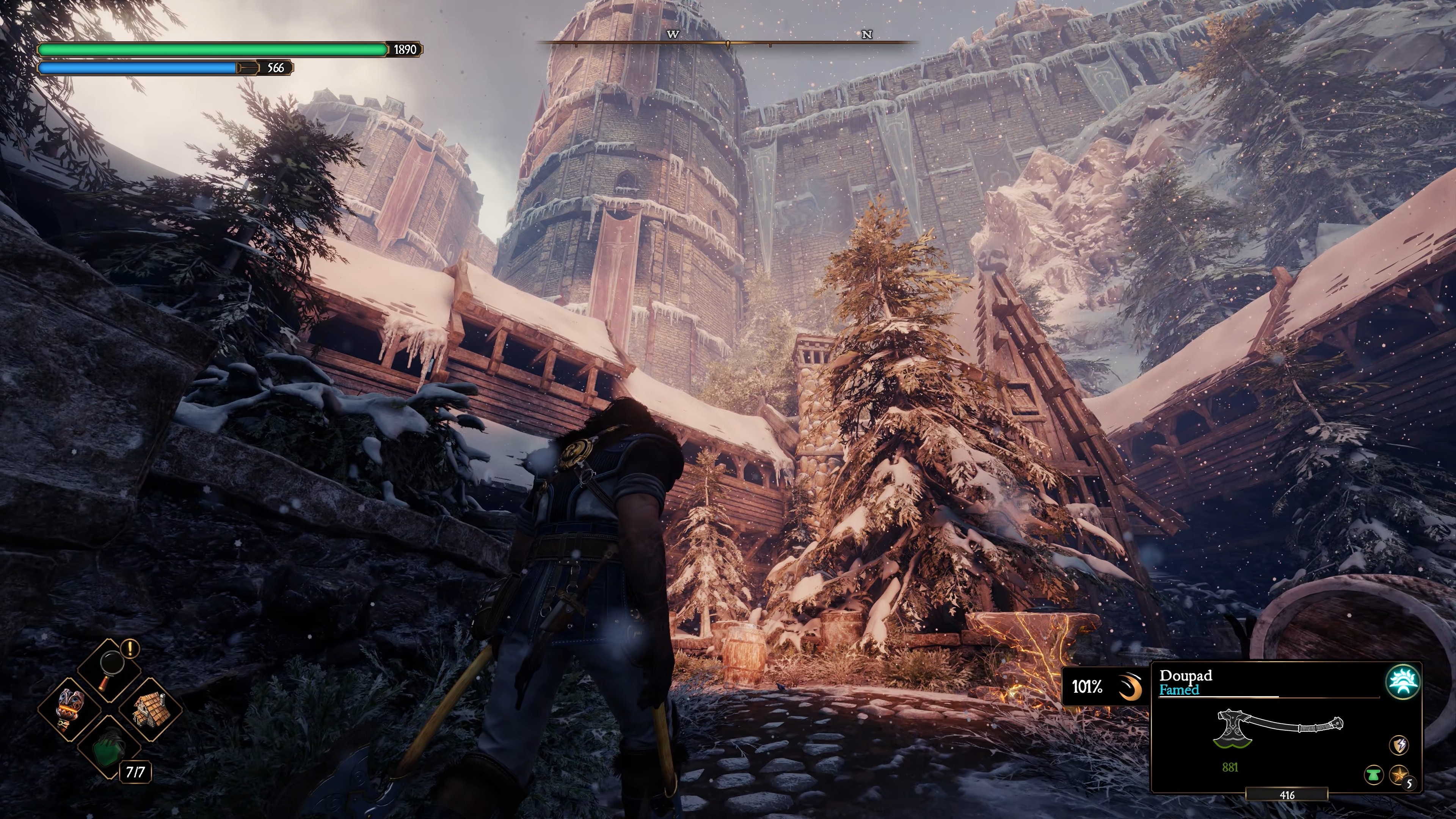The height and width of the screenshot is (819, 1456).
Task: Click the compass bar heading marker
Action: tap(728, 44)
